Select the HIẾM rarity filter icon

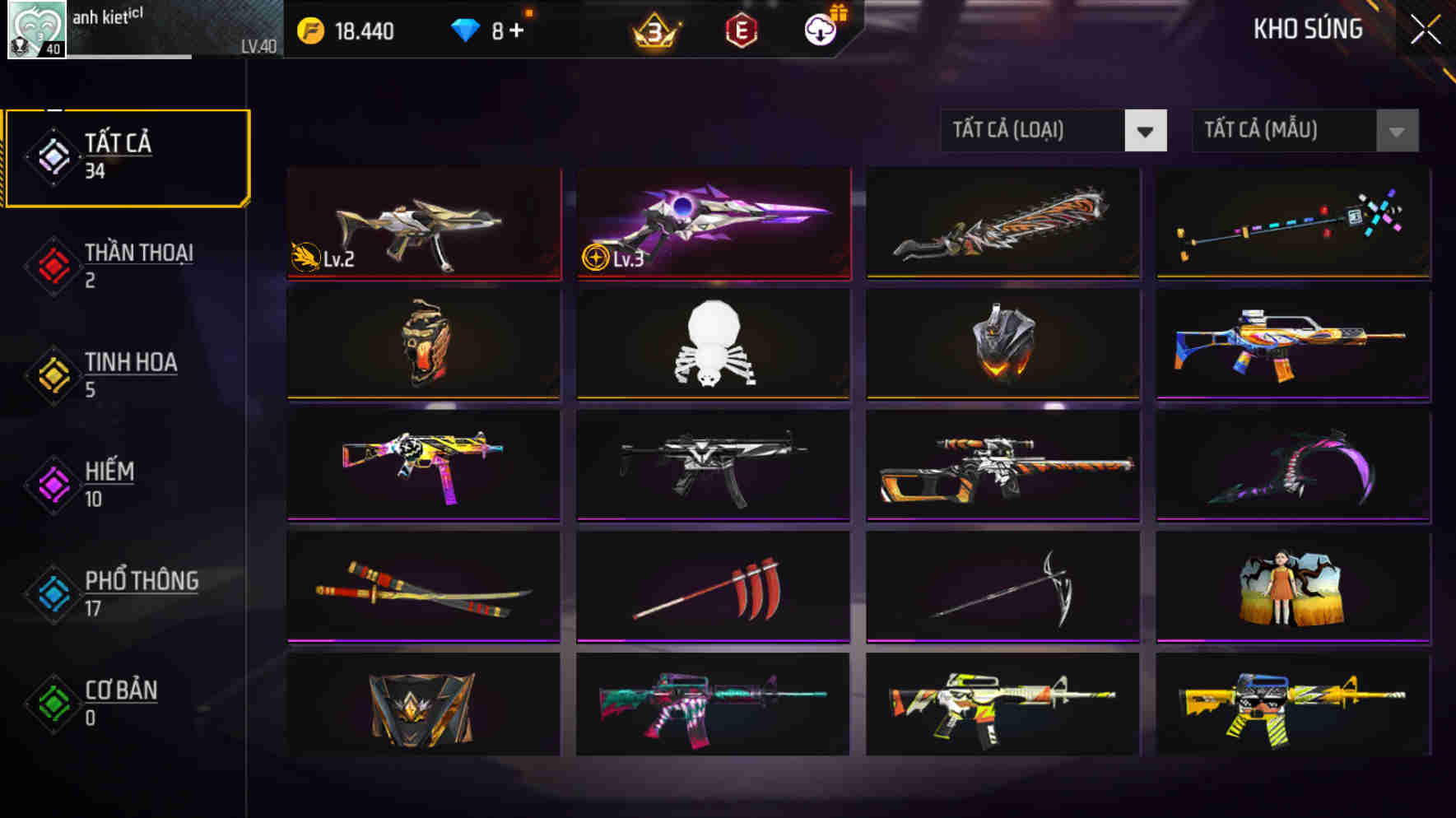pos(52,482)
